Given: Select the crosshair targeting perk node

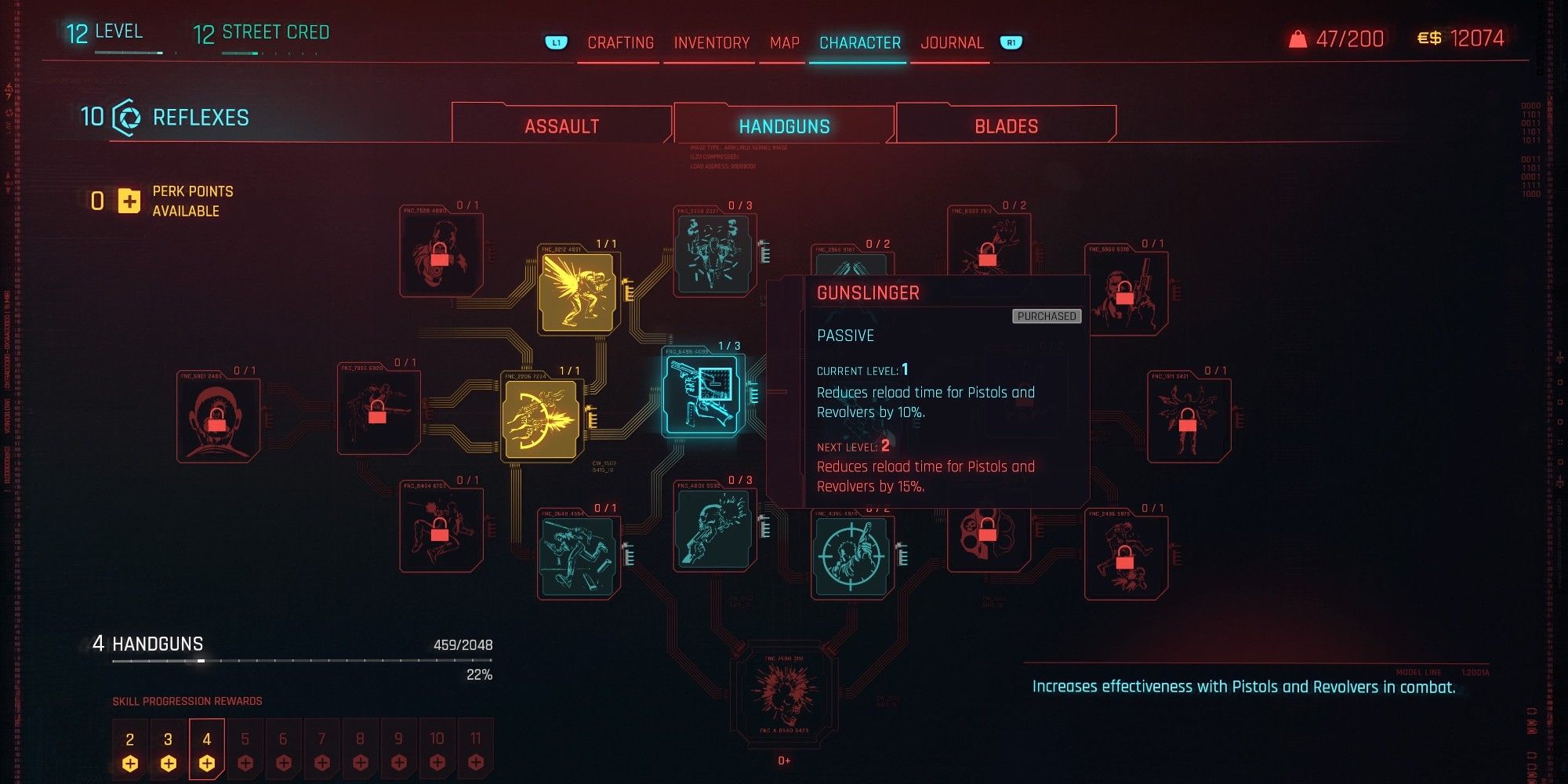Looking at the screenshot, I should [x=849, y=553].
